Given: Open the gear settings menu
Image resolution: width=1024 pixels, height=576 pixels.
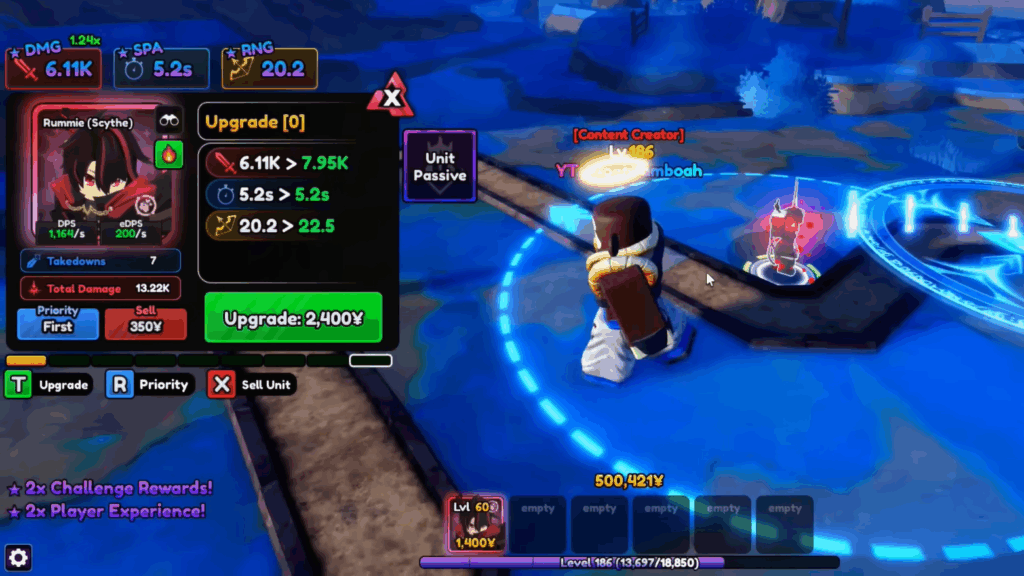Looking at the screenshot, I should pyautogui.click(x=18, y=558).
